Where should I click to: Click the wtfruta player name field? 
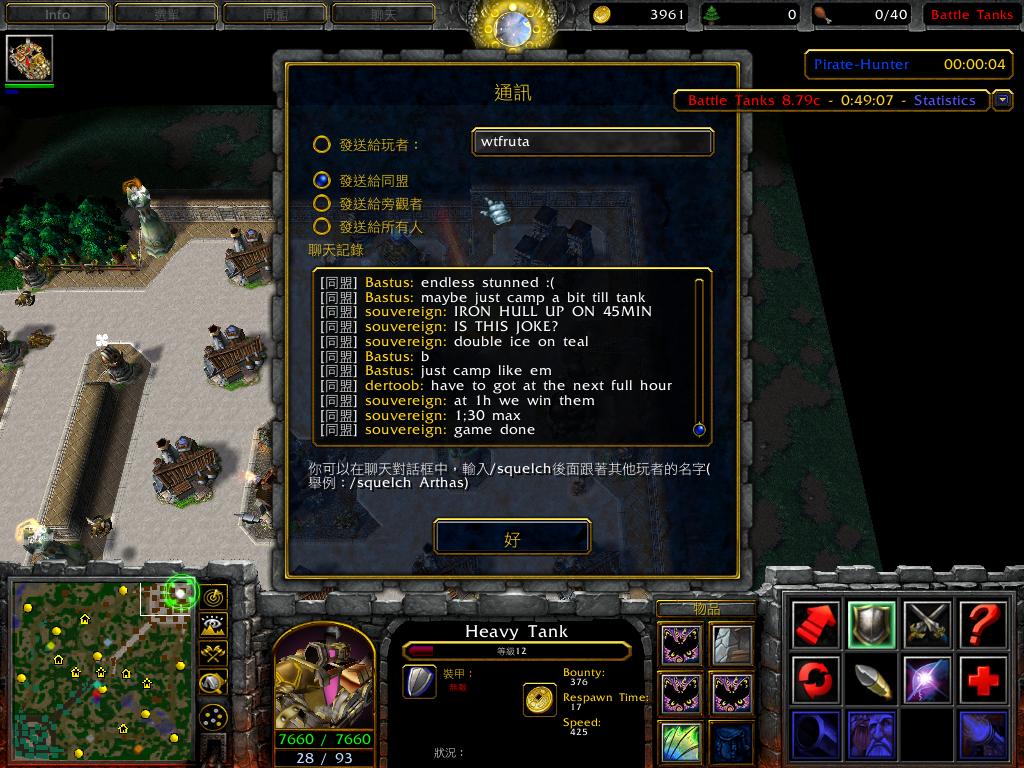592,142
